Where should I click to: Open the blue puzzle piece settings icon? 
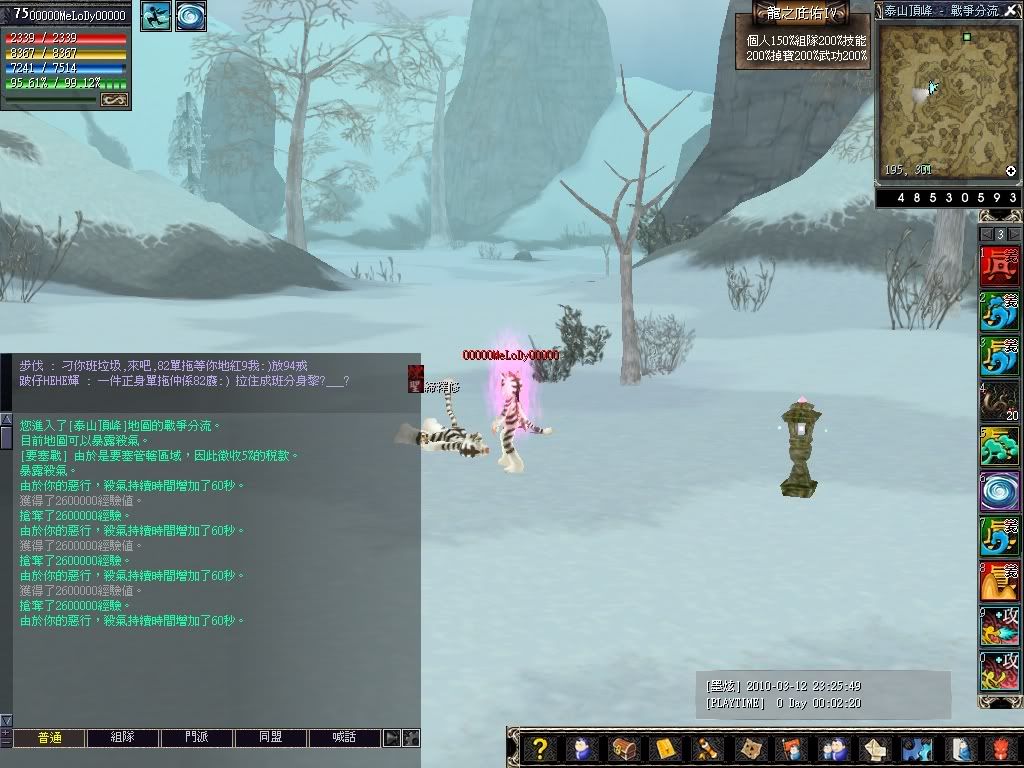tap(915, 748)
